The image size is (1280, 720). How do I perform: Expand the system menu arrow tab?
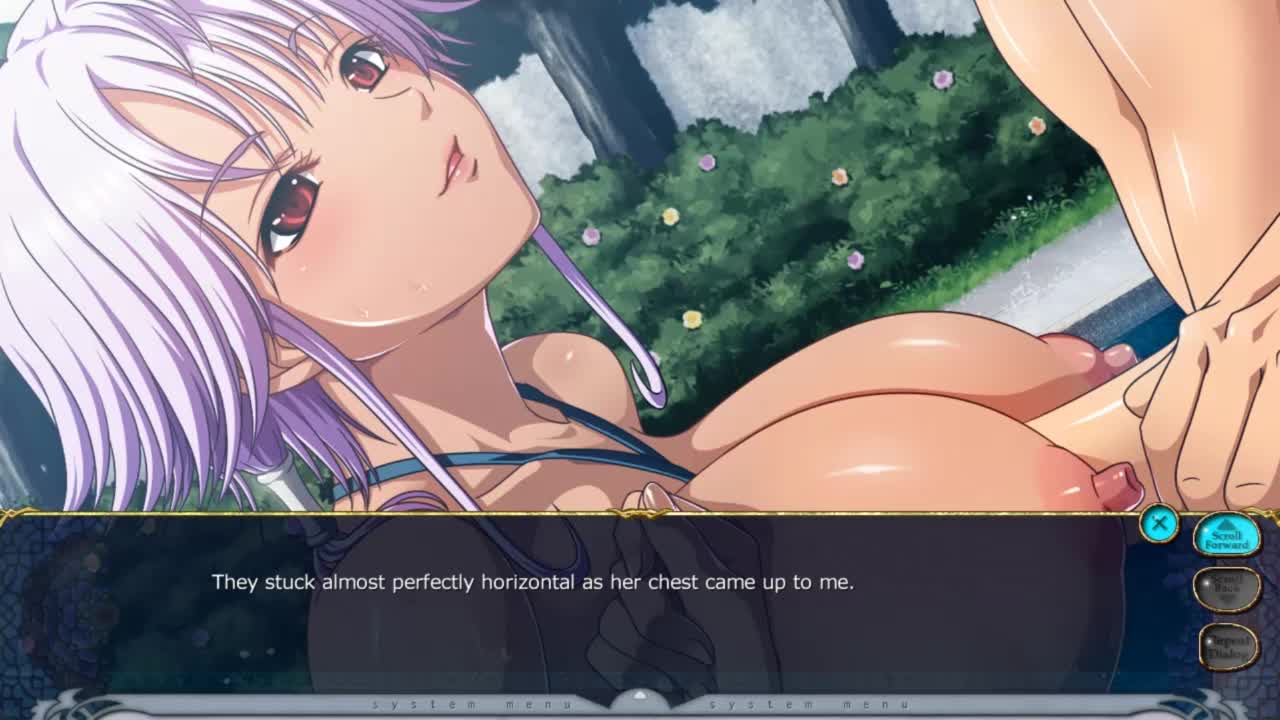[x=640, y=698]
